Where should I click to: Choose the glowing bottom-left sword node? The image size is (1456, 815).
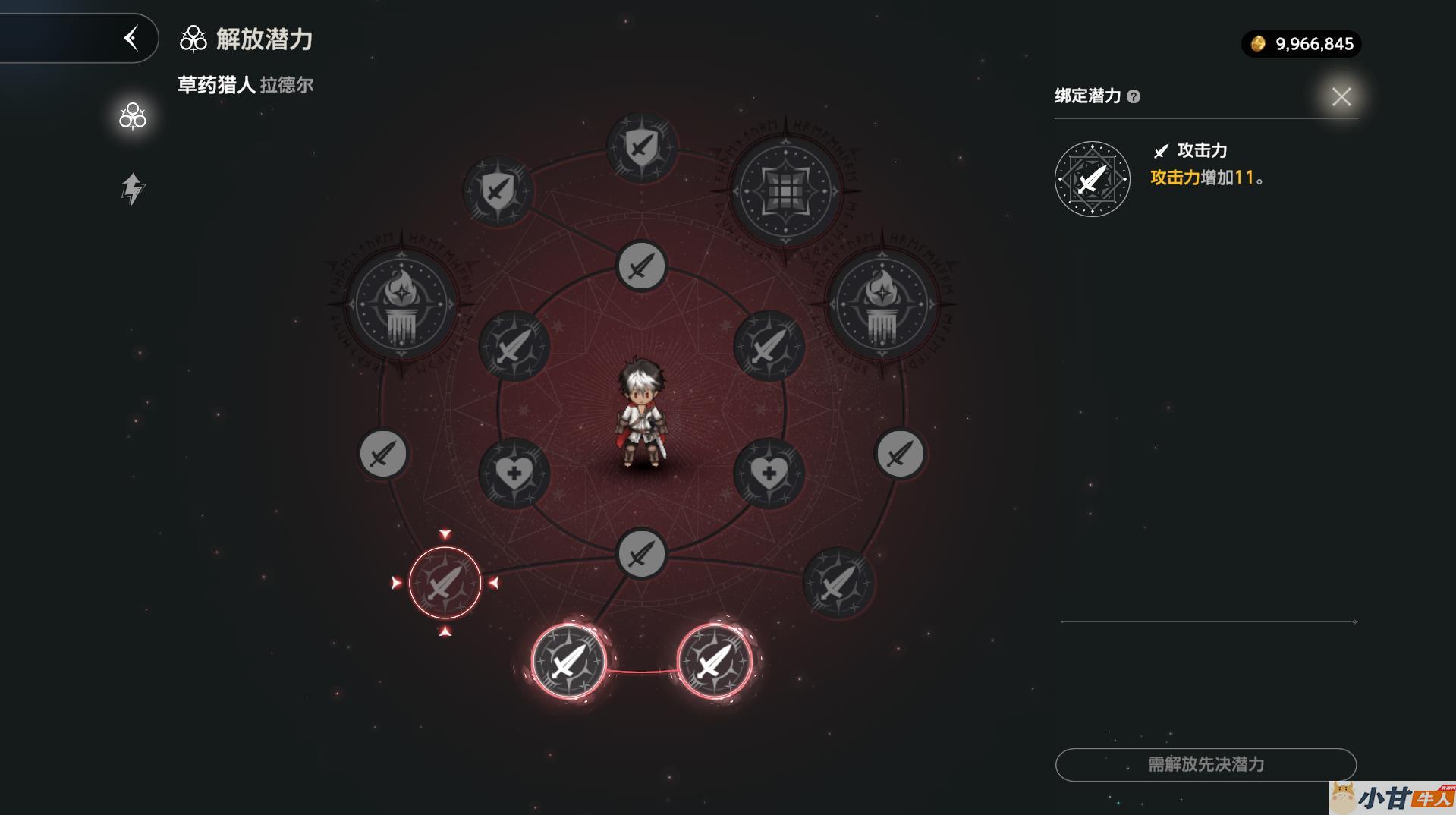[x=568, y=661]
